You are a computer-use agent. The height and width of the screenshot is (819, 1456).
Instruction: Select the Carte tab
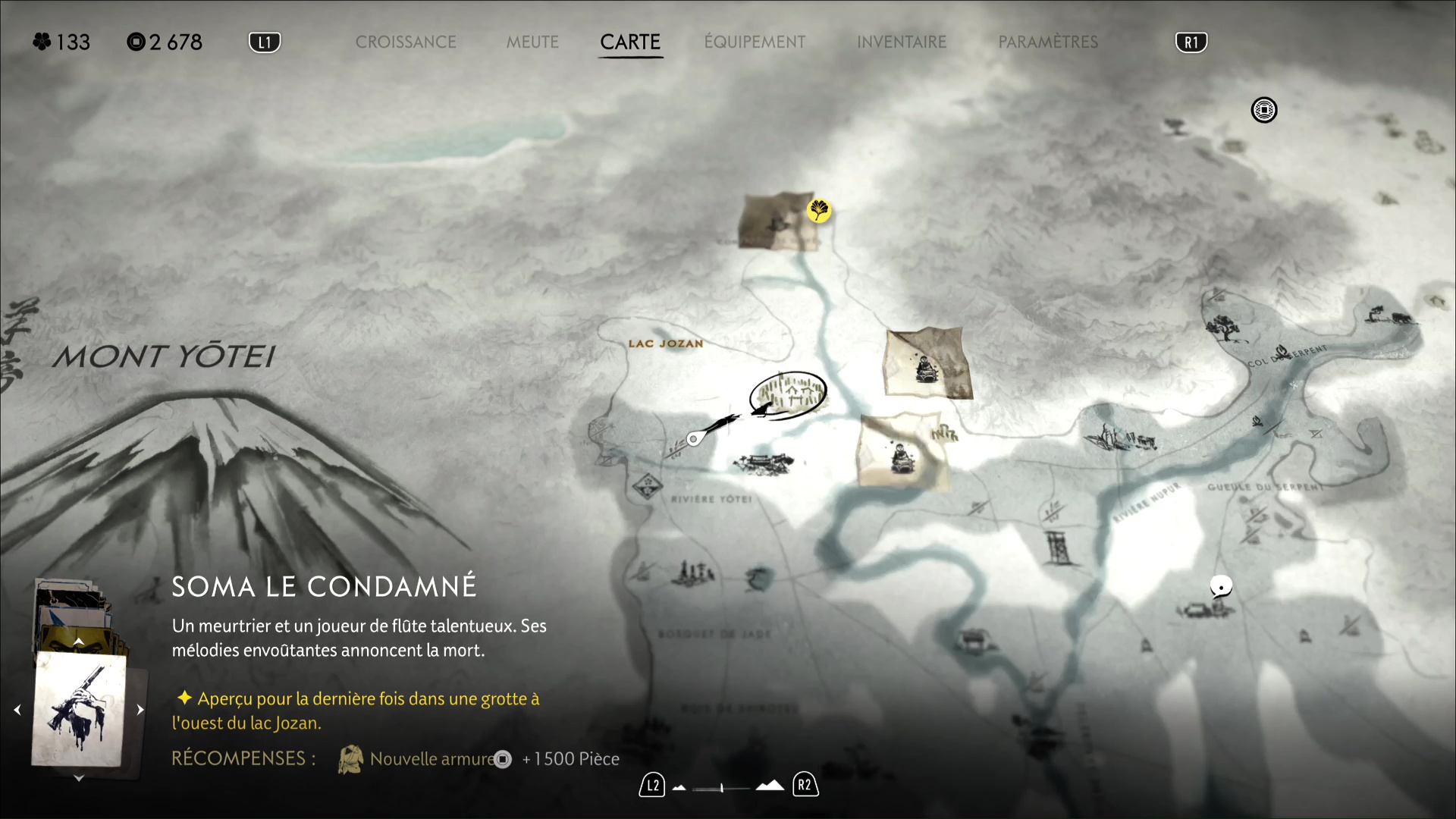tap(630, 42)
